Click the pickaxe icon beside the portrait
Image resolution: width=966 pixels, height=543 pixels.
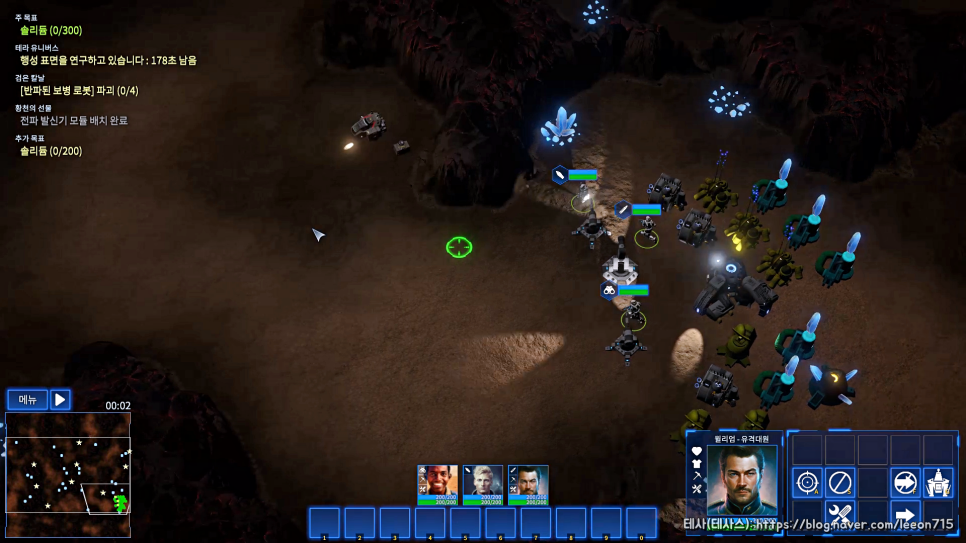pos(697,476)
